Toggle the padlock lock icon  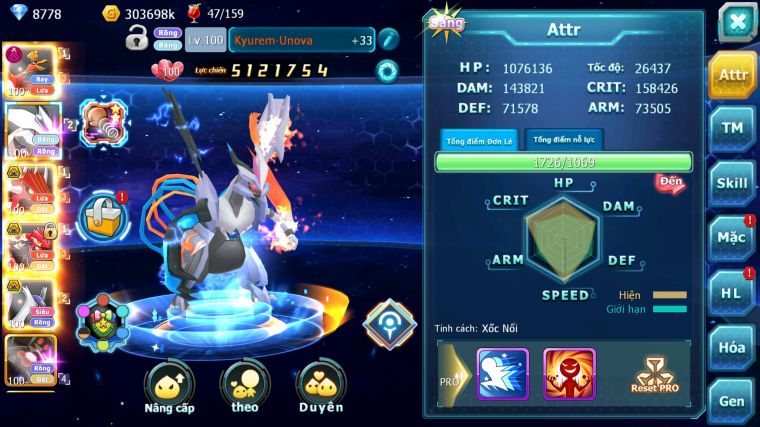coord(137,40)
